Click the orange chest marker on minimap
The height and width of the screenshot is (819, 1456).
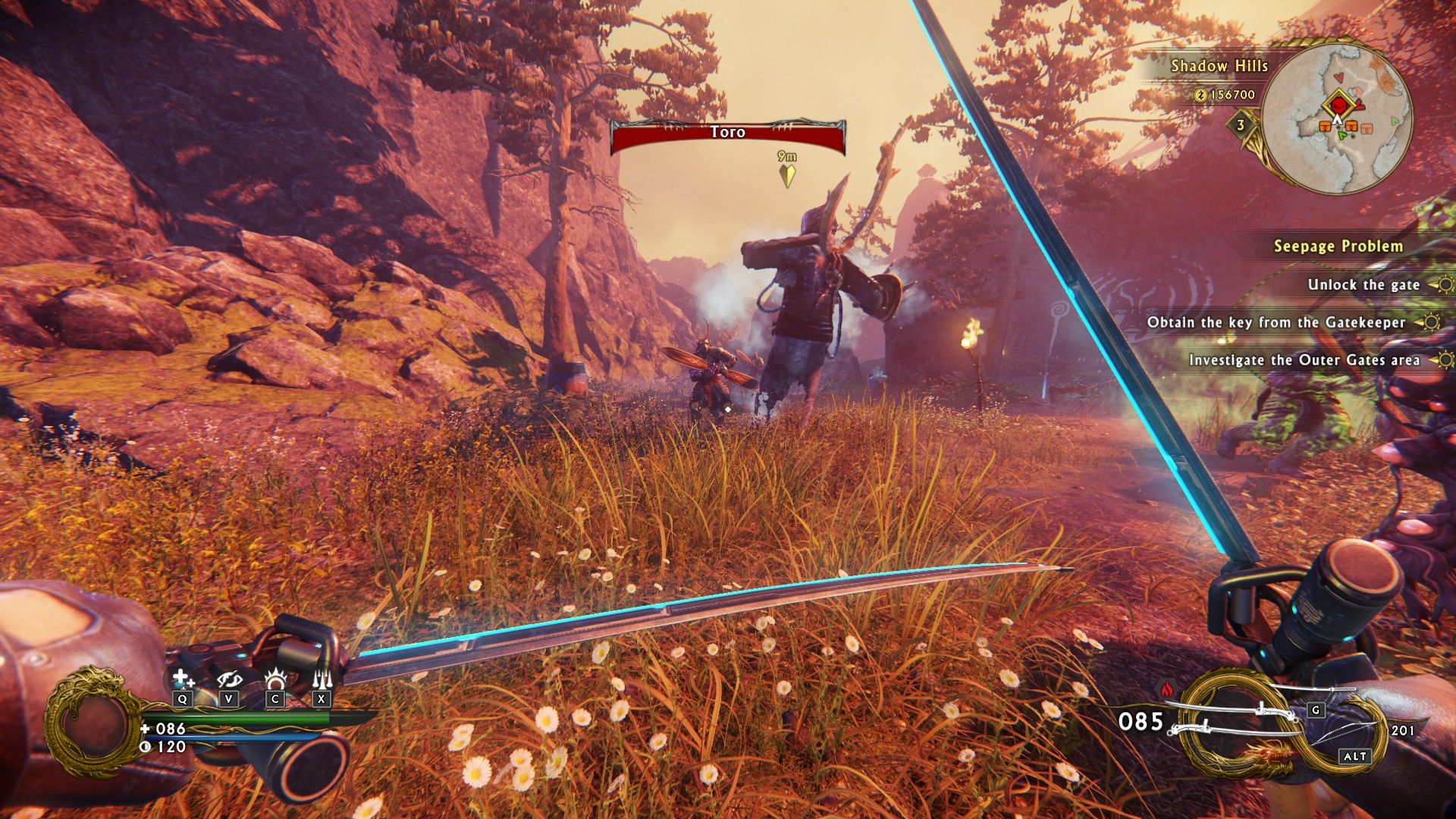coord(1326,125)
